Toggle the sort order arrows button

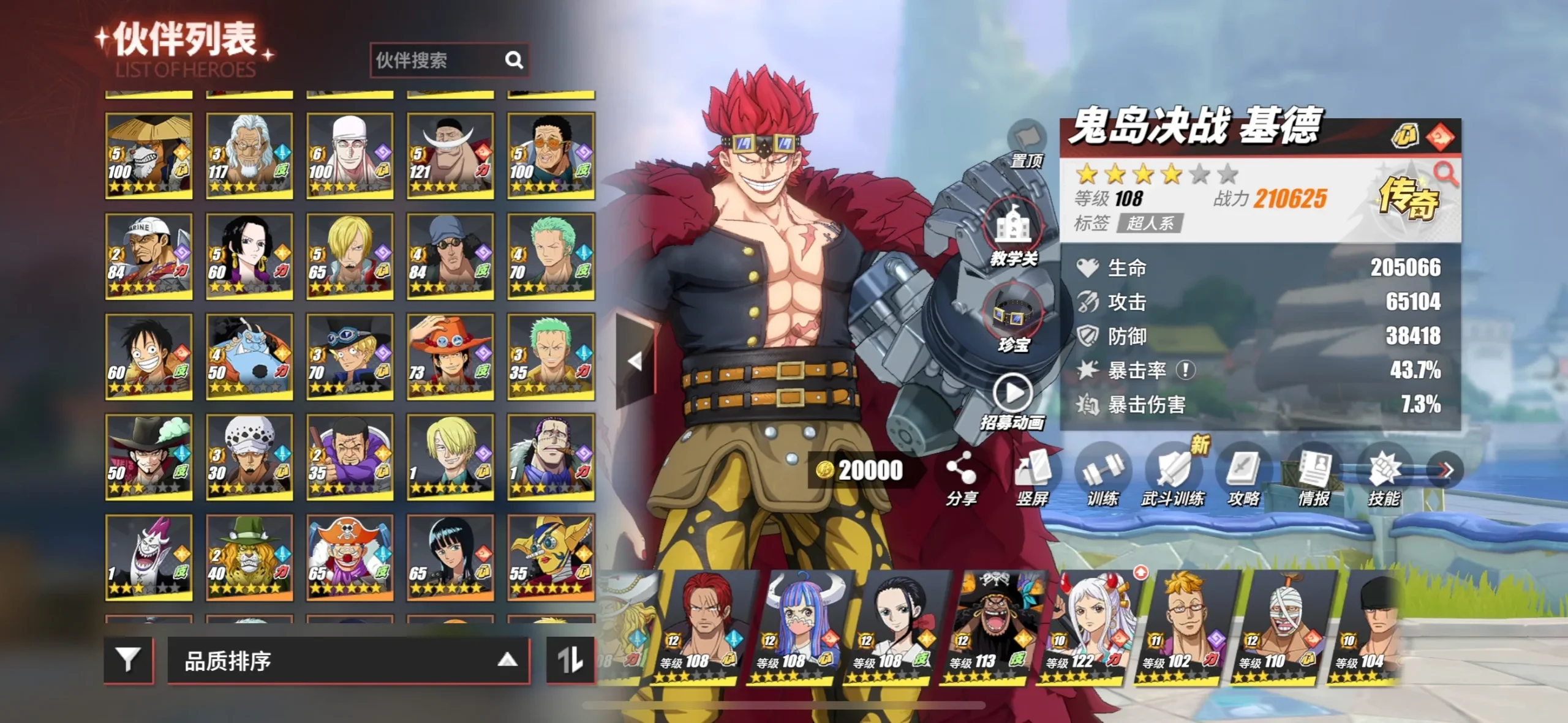click(570, 660)
